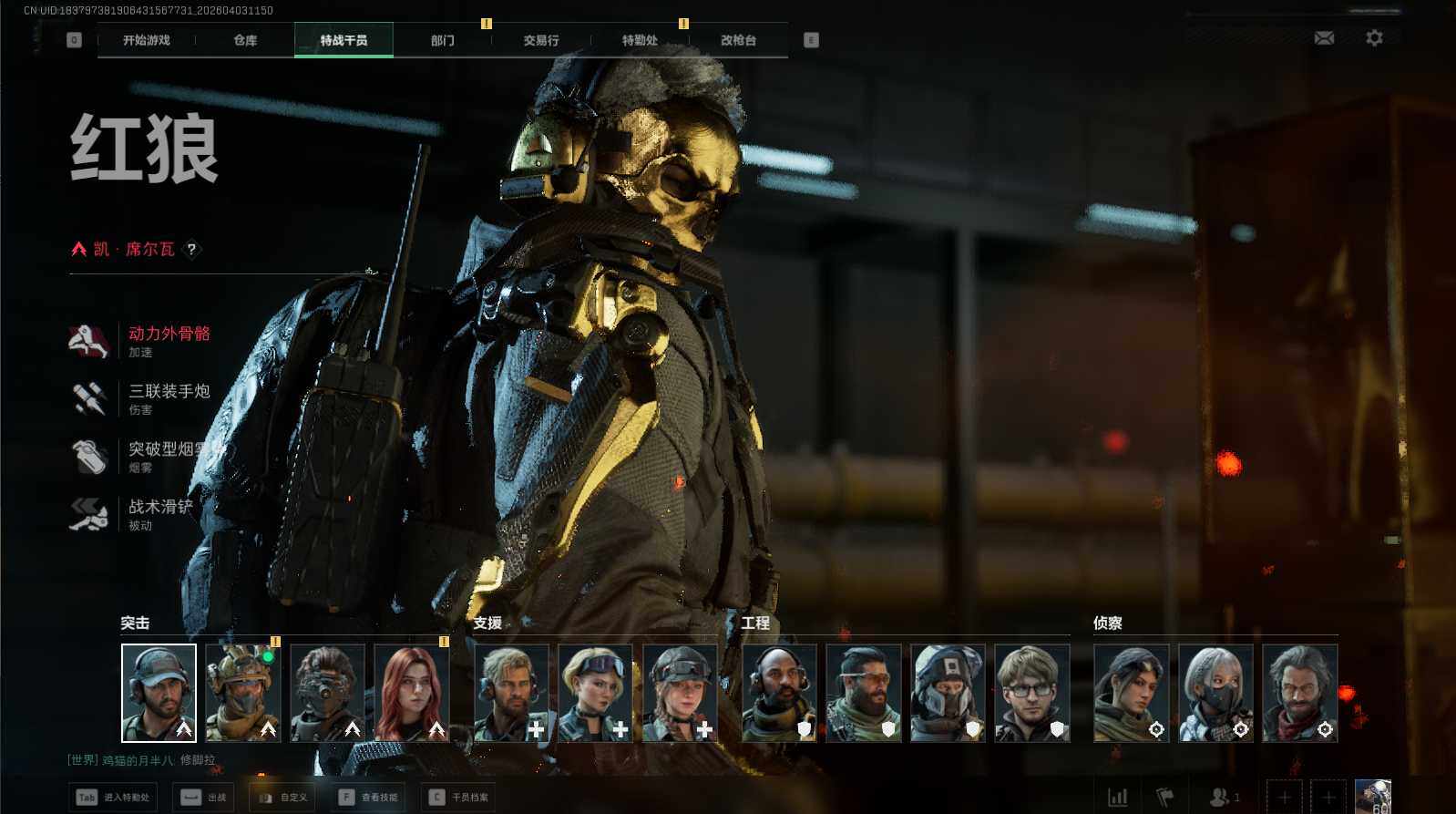
Task: Click the 自定义 customize button
Action: (x=282, y=798)
